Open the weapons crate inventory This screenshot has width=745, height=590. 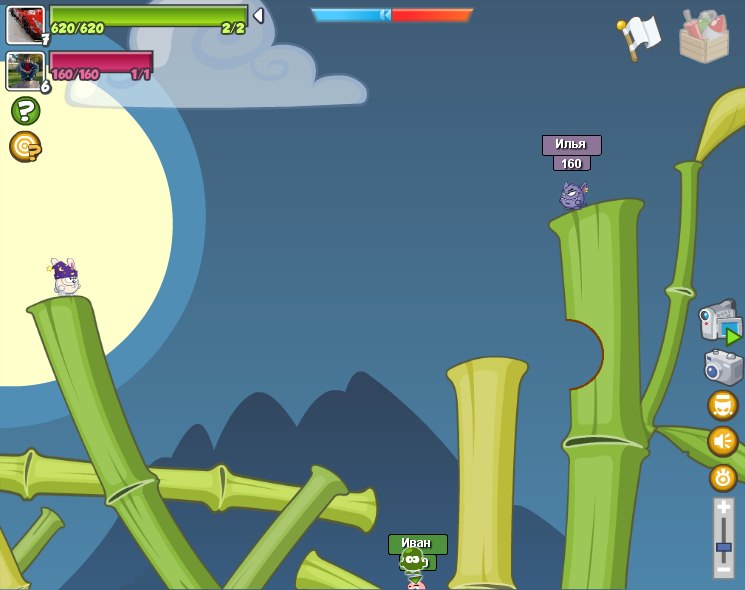[x=704, y=37]
